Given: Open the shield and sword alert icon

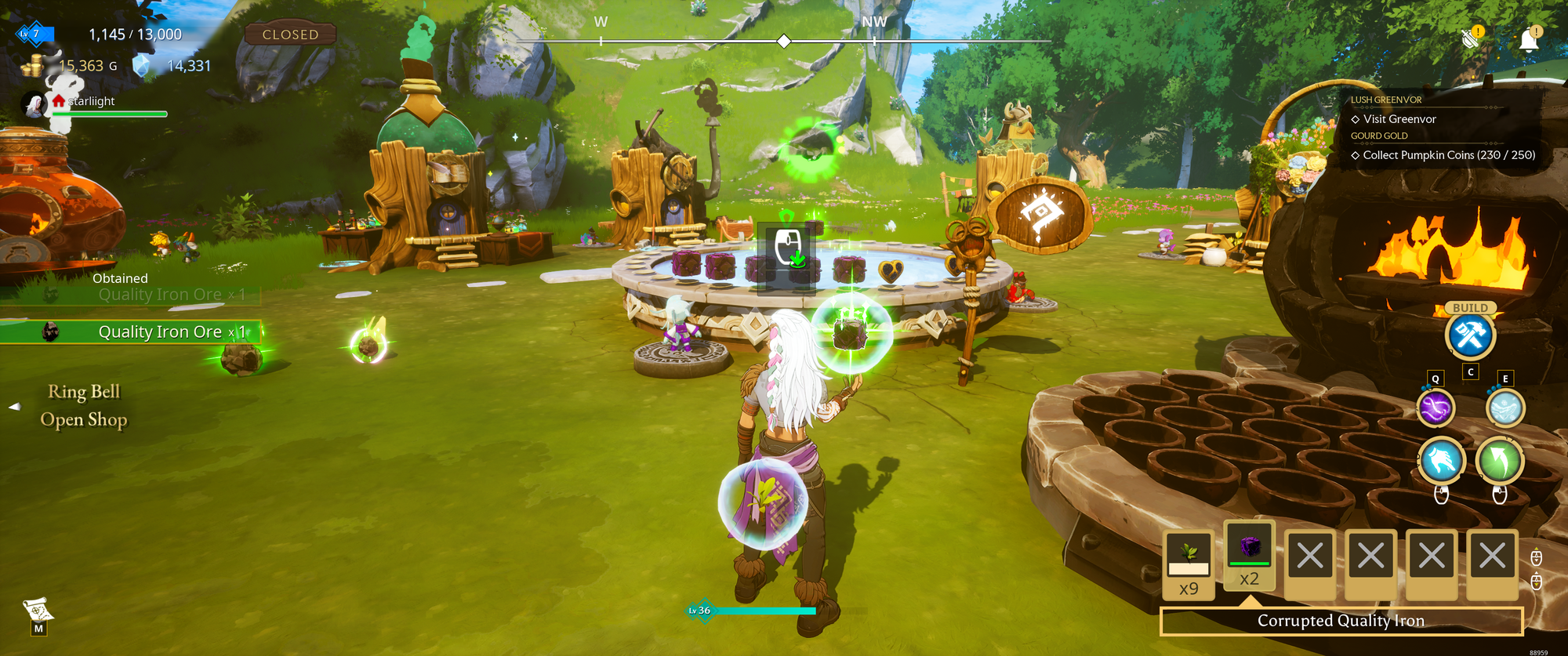Looking at the screenshot, I should [x=1471, y=38].
